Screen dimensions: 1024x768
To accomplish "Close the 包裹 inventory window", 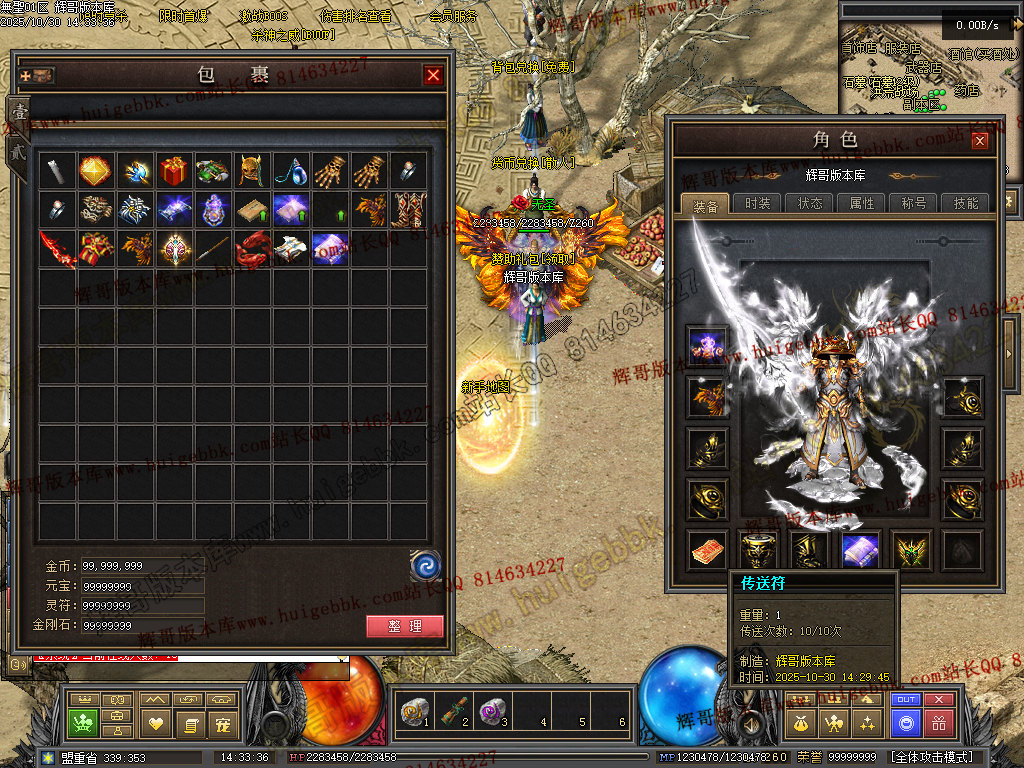I will tap(433, 75).
